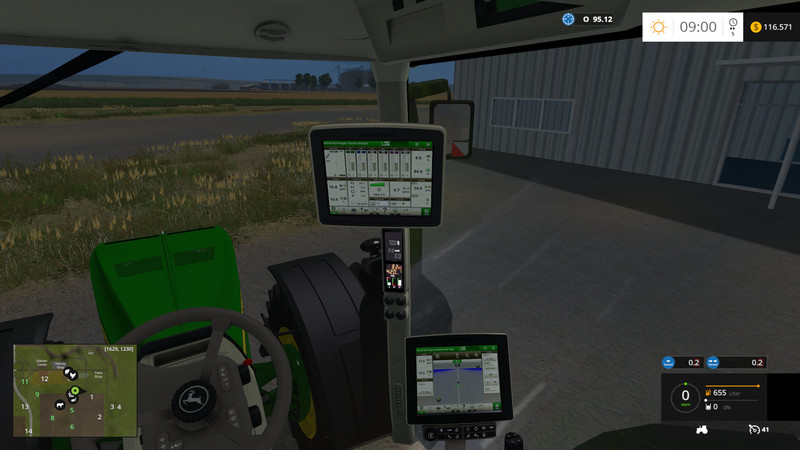Select the cow marker on the minimap
The height and width of the screenshot is (450, 800).
click(x=60, y=405)
